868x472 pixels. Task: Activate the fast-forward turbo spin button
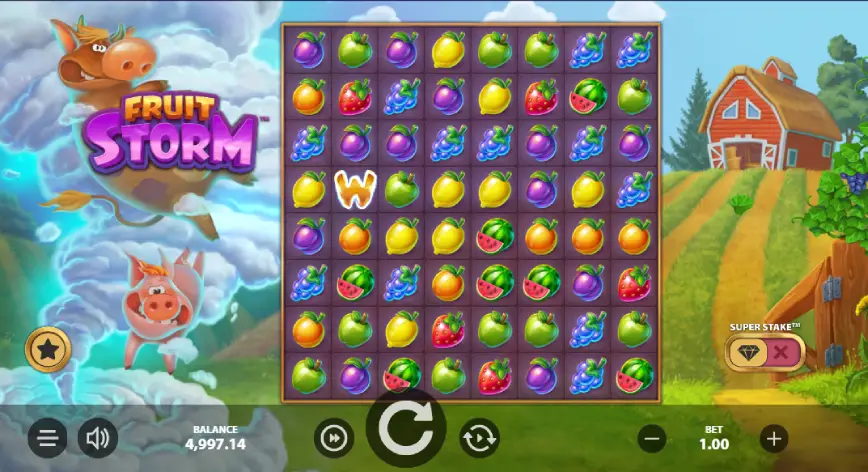coord(334,437)
